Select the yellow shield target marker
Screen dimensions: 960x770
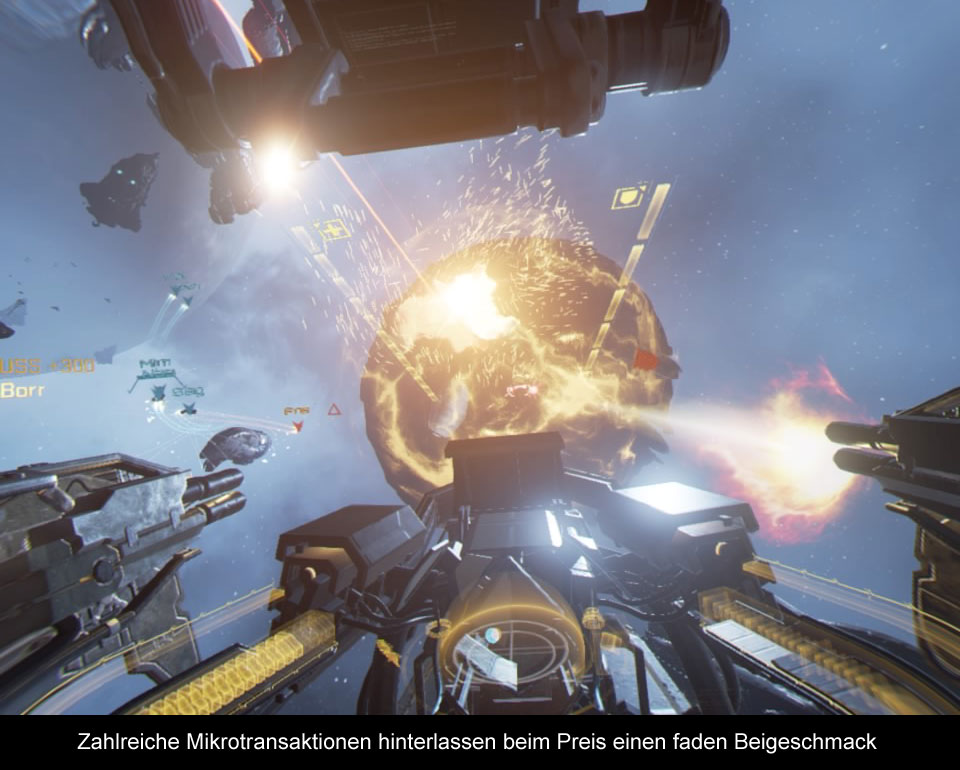(629, 197)
